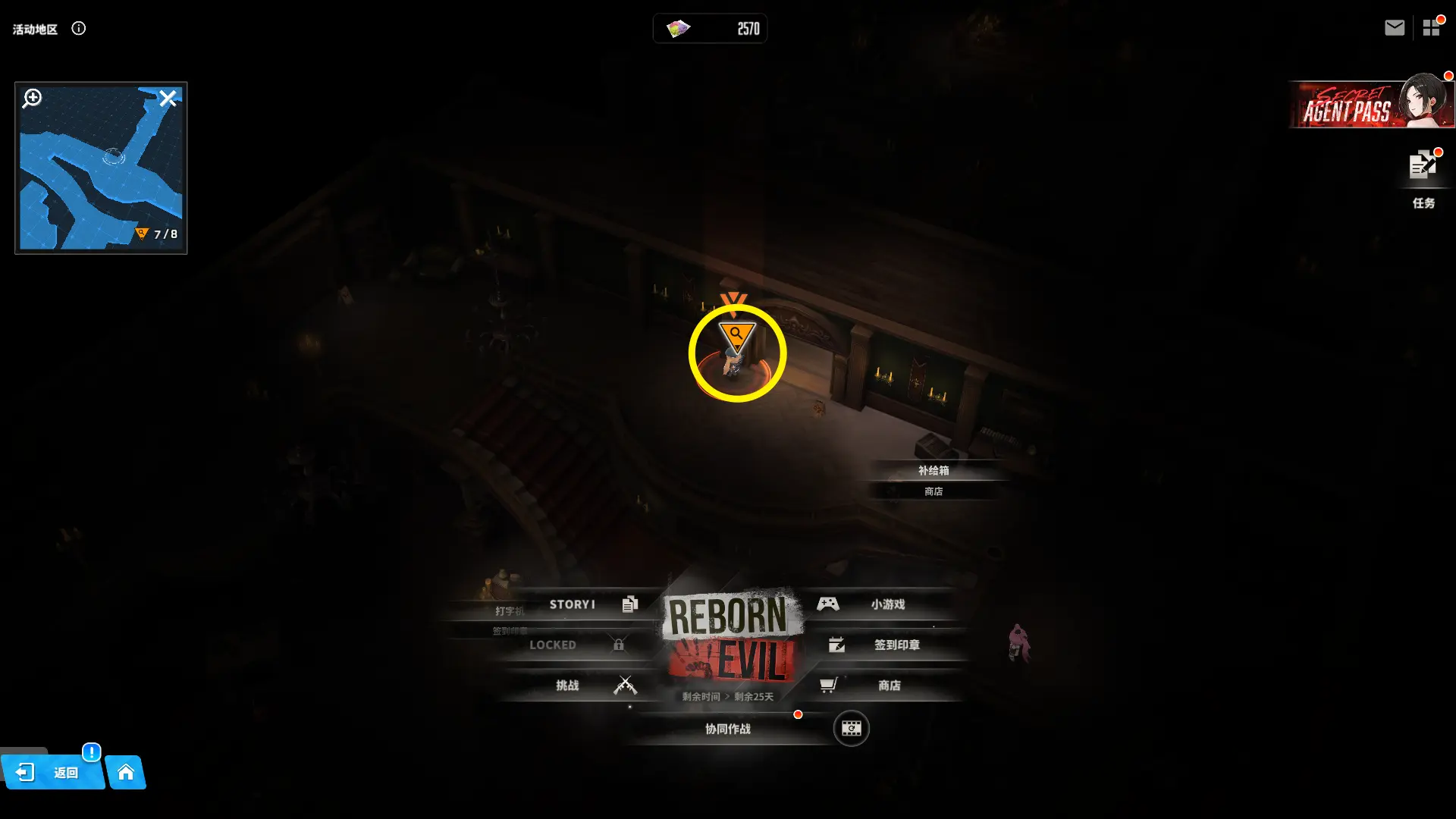Click the 返回 back button

tap(52, 773)
